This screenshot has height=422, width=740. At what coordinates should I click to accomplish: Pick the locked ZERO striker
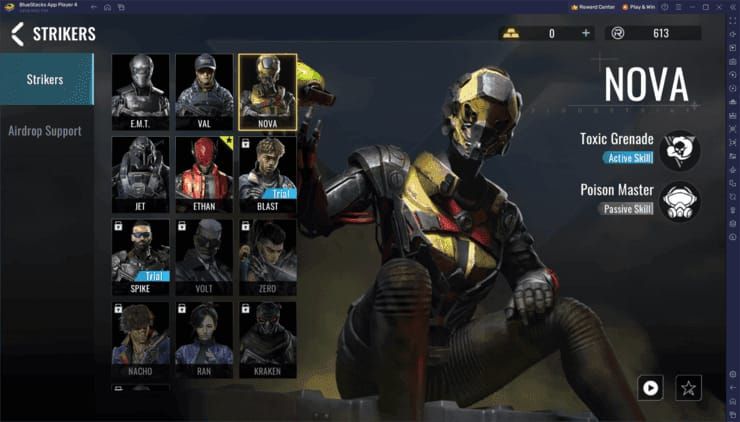(x=267, y=257)
